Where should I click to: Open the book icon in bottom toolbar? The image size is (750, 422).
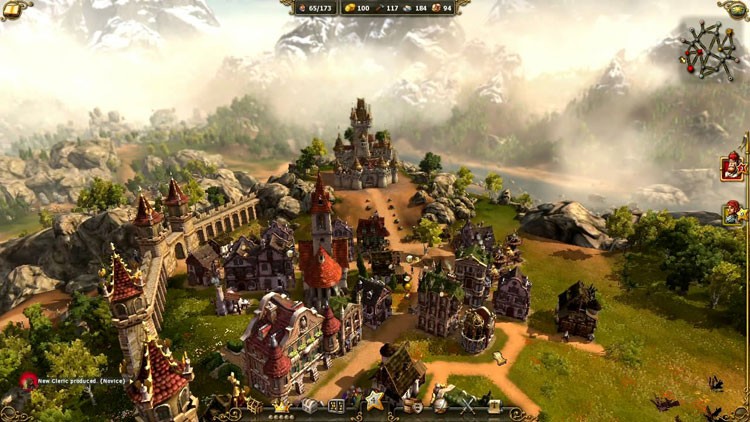tap(337, 406)
